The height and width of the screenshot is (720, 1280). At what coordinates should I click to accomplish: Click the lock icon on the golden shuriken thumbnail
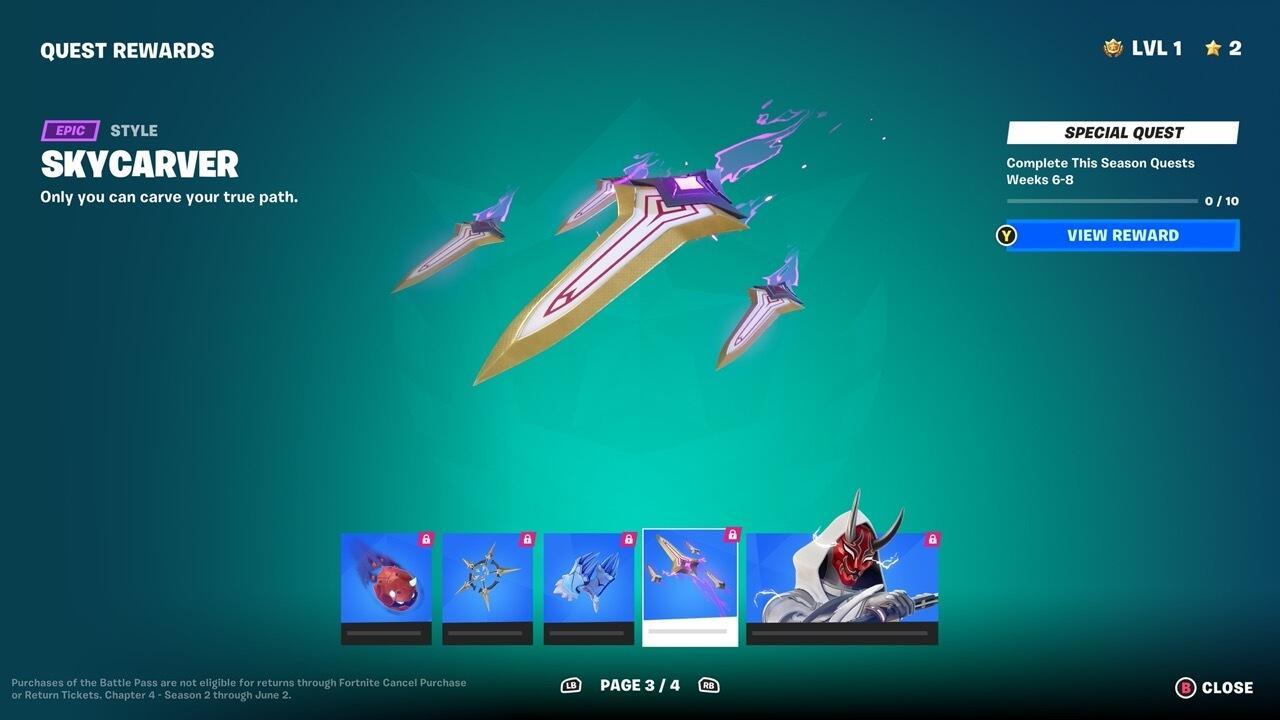[527, 537]
